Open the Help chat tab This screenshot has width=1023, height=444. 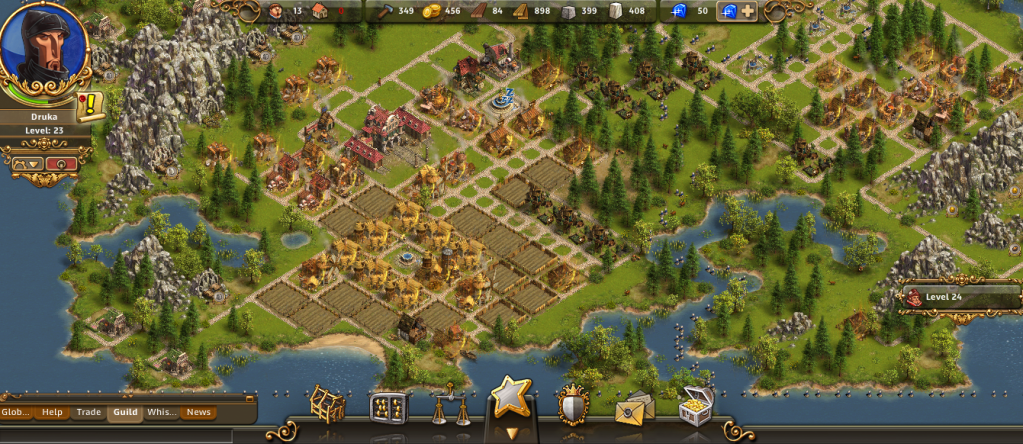tap(52, 412)
